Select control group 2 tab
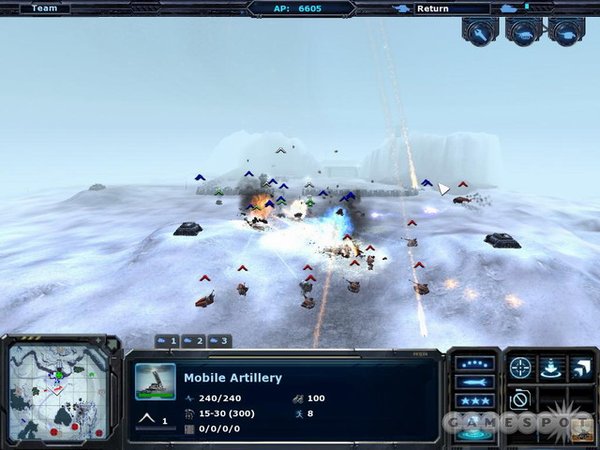This screenshot has width=600, height=450. click(192, 341)
